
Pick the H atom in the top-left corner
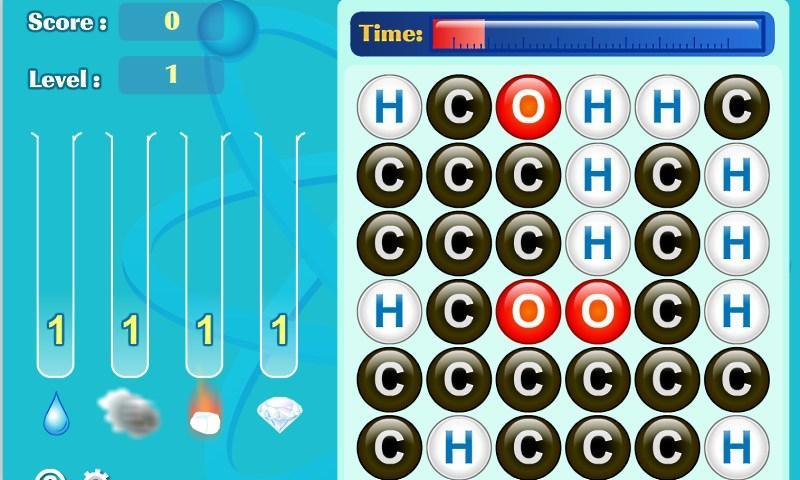pos(389,107)
